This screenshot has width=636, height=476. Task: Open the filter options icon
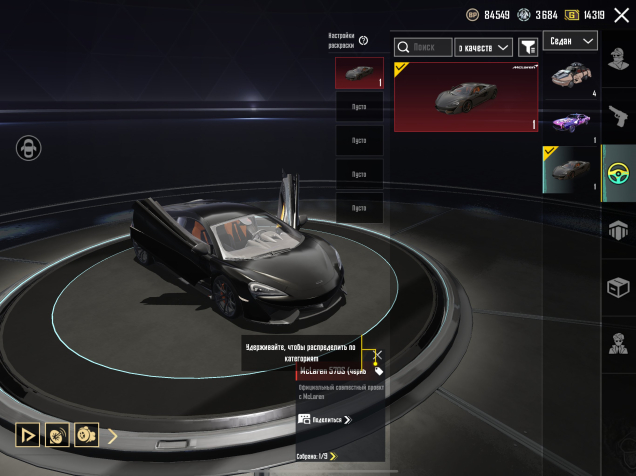527,47
